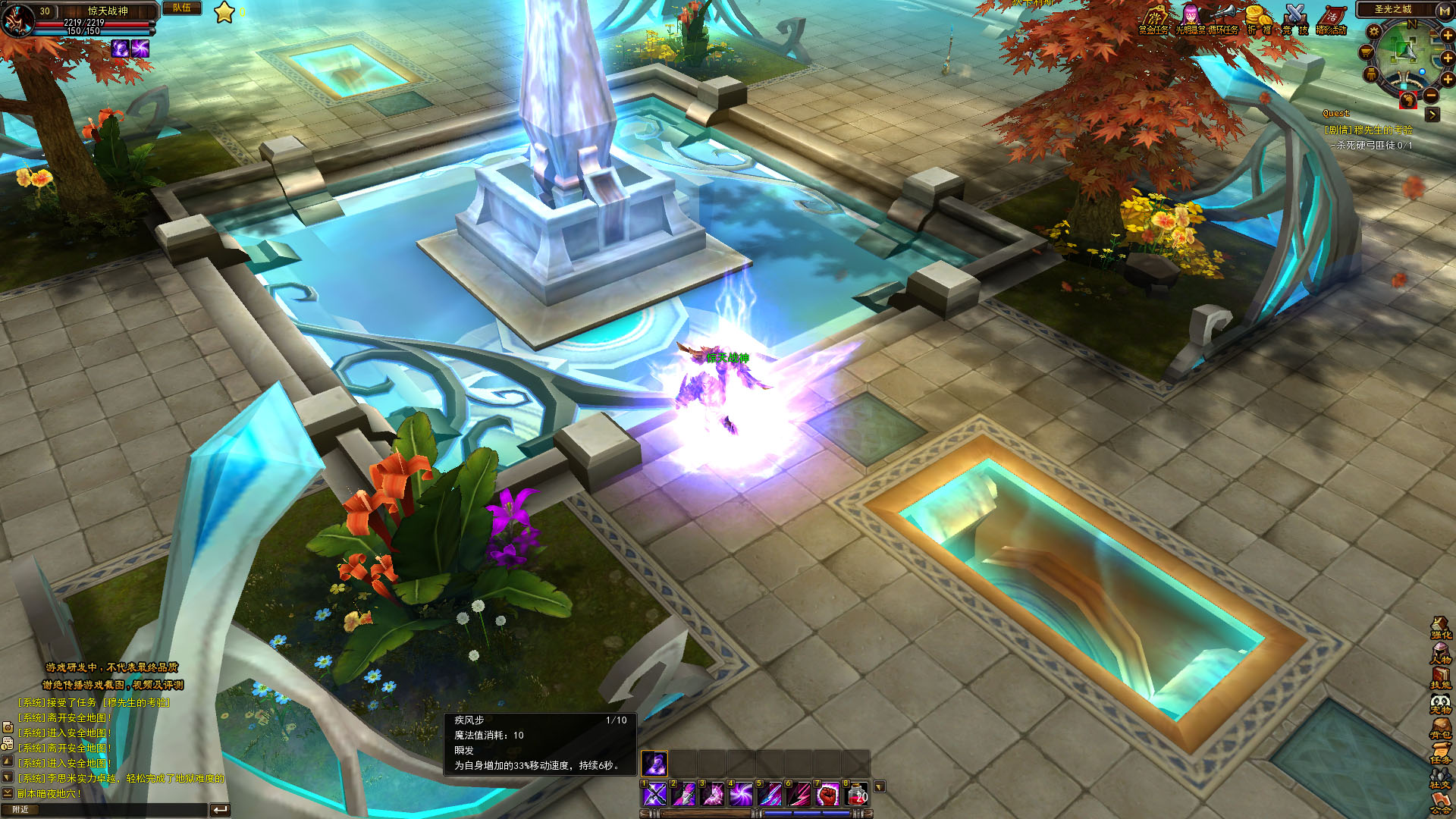Viewport: 1456px width, 819px height.
Task: Use the red health potion in slot 8
Action: [x=857, y=794]
